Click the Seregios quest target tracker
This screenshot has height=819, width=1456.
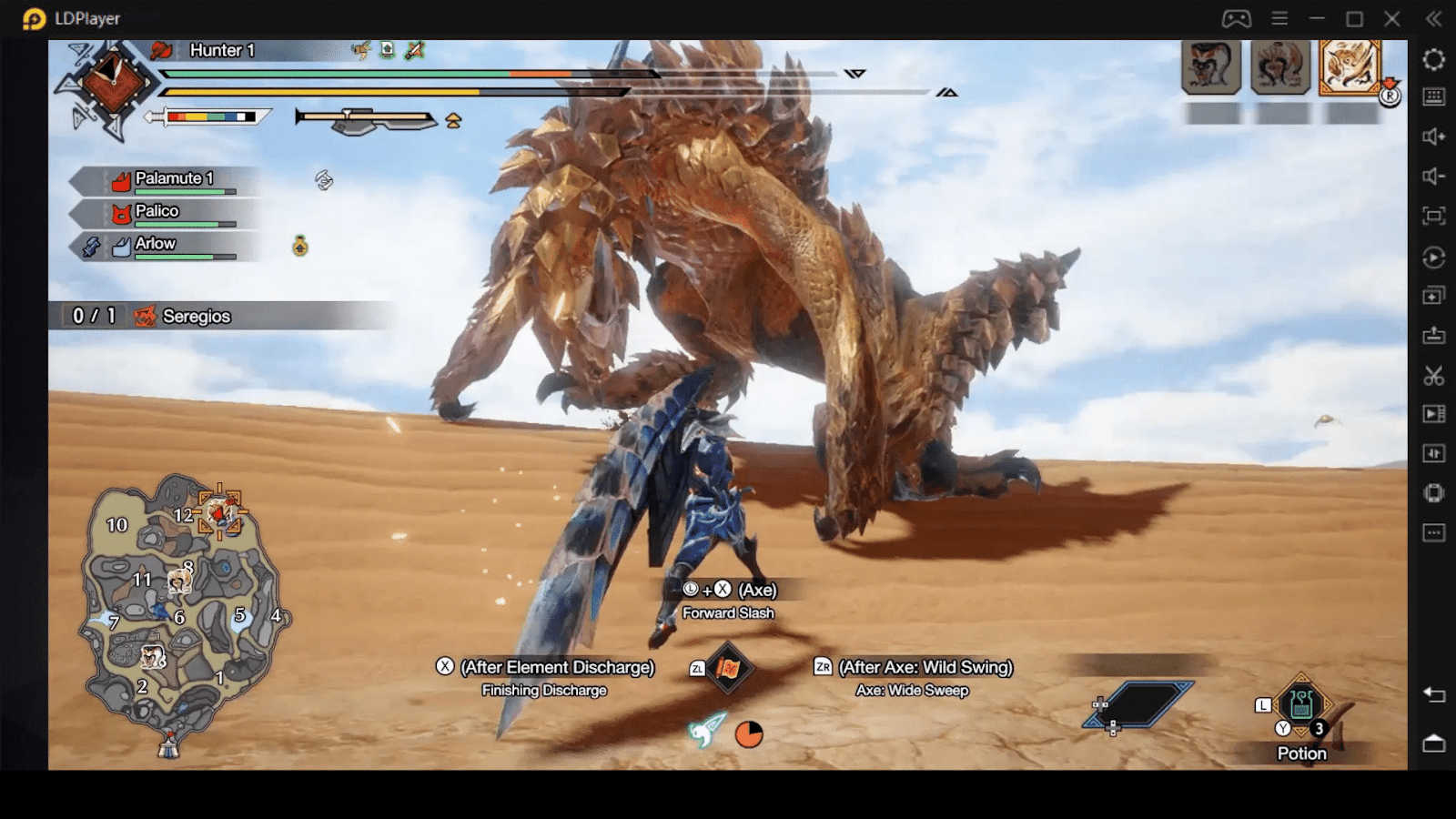coord(197,316)
